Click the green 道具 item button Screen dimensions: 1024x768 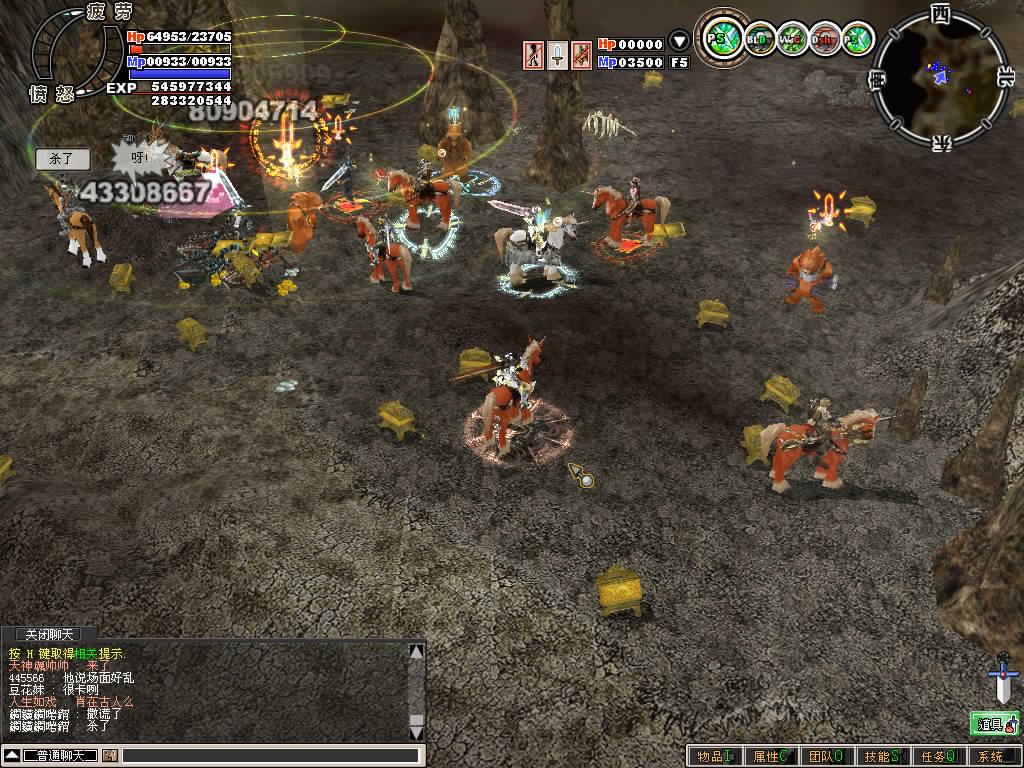994,723
